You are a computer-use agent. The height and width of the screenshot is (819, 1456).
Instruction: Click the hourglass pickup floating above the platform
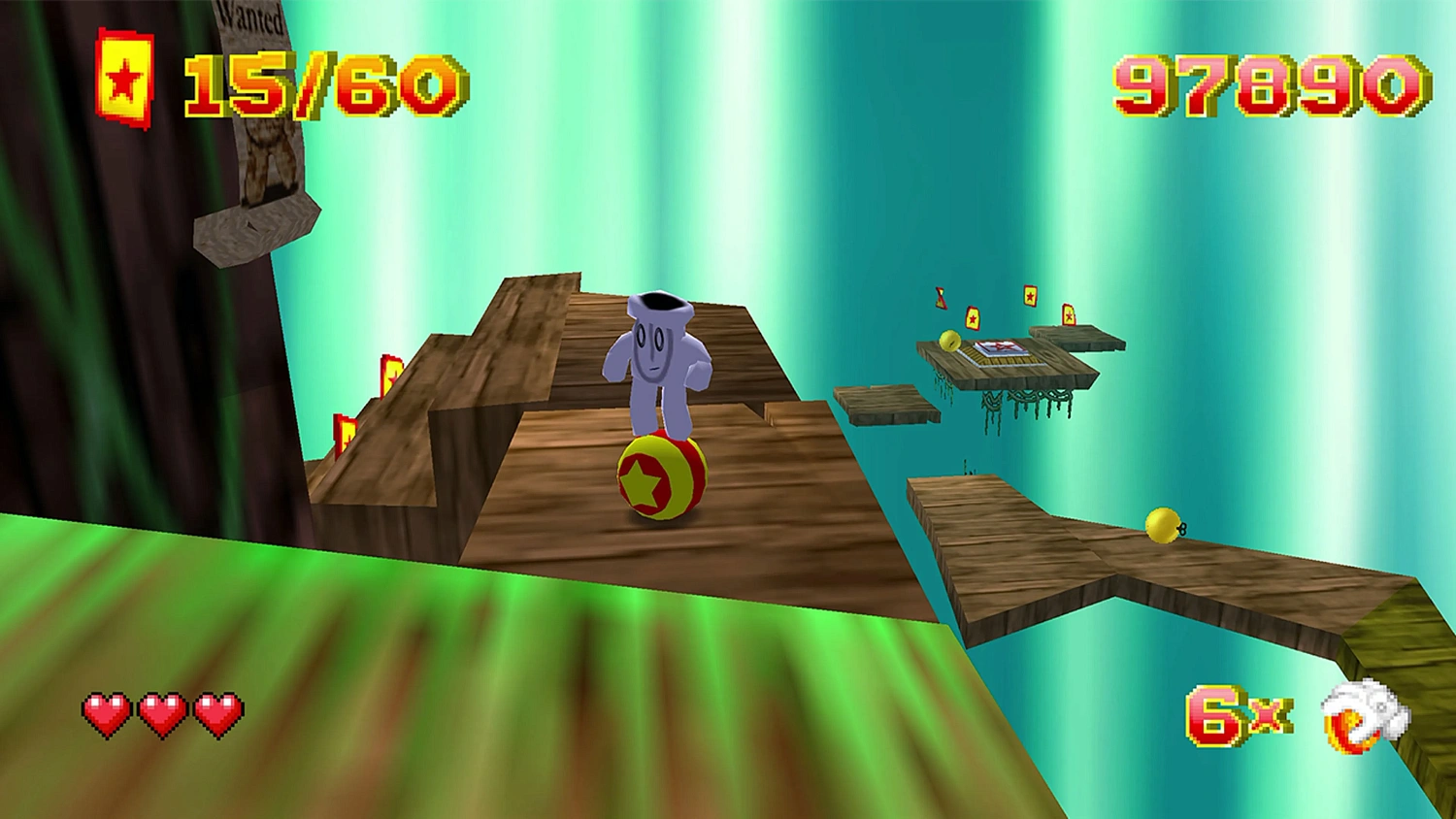pos(940,297)
